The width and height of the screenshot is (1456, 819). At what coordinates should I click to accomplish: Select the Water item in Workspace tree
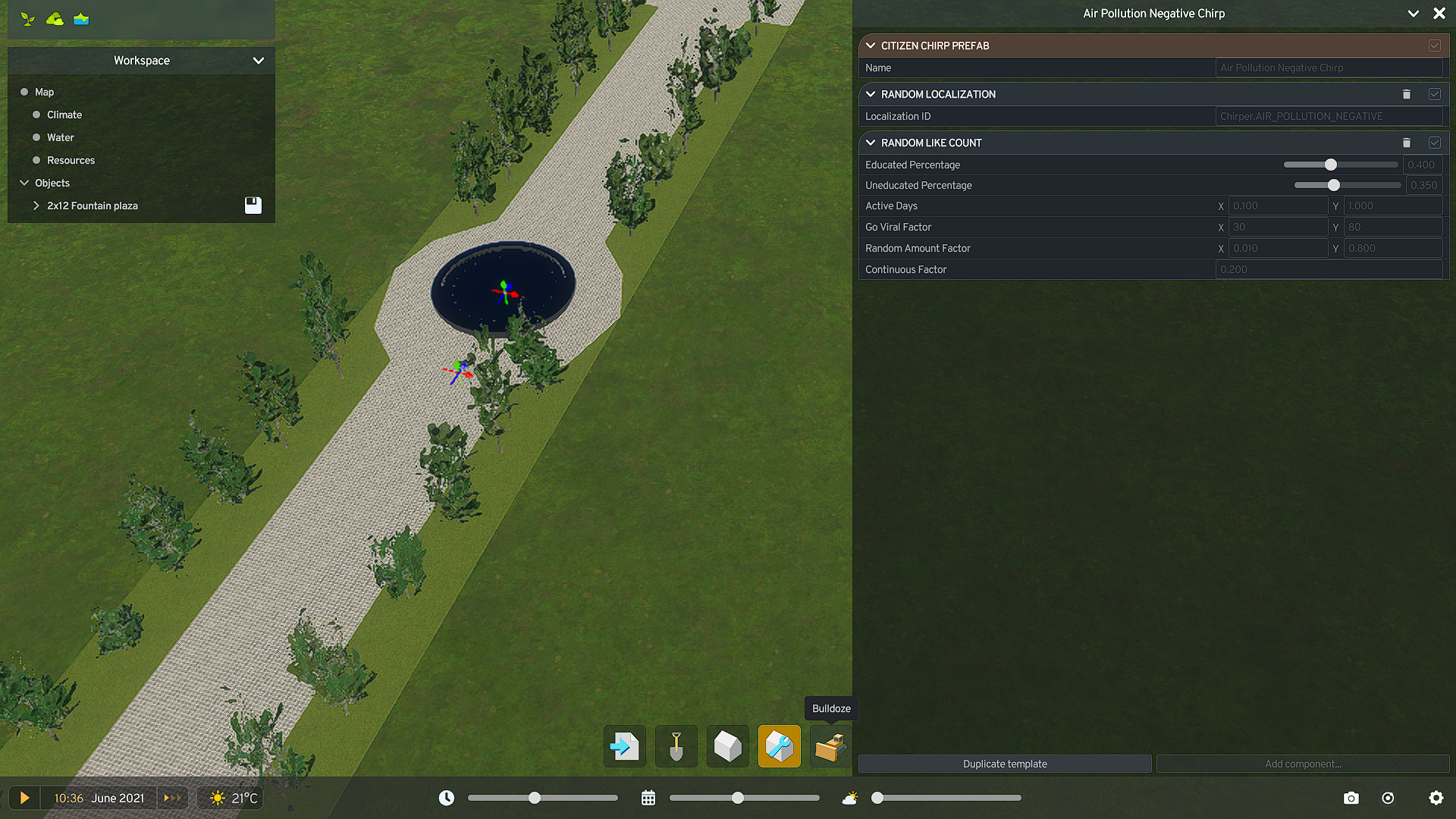tap(61, 137)
